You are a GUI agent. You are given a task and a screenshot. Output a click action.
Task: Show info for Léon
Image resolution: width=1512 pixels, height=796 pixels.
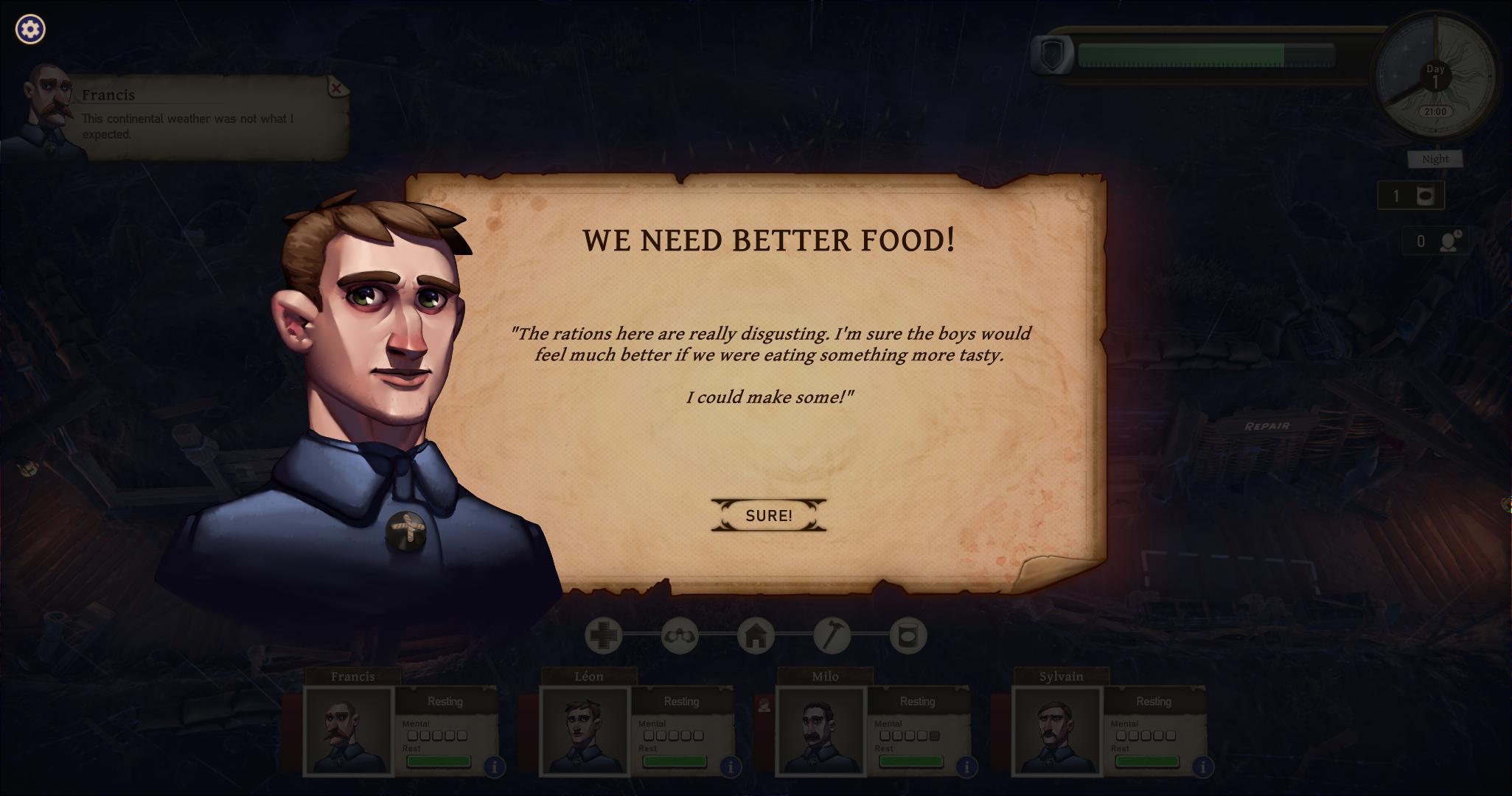[x=730, y=767]
